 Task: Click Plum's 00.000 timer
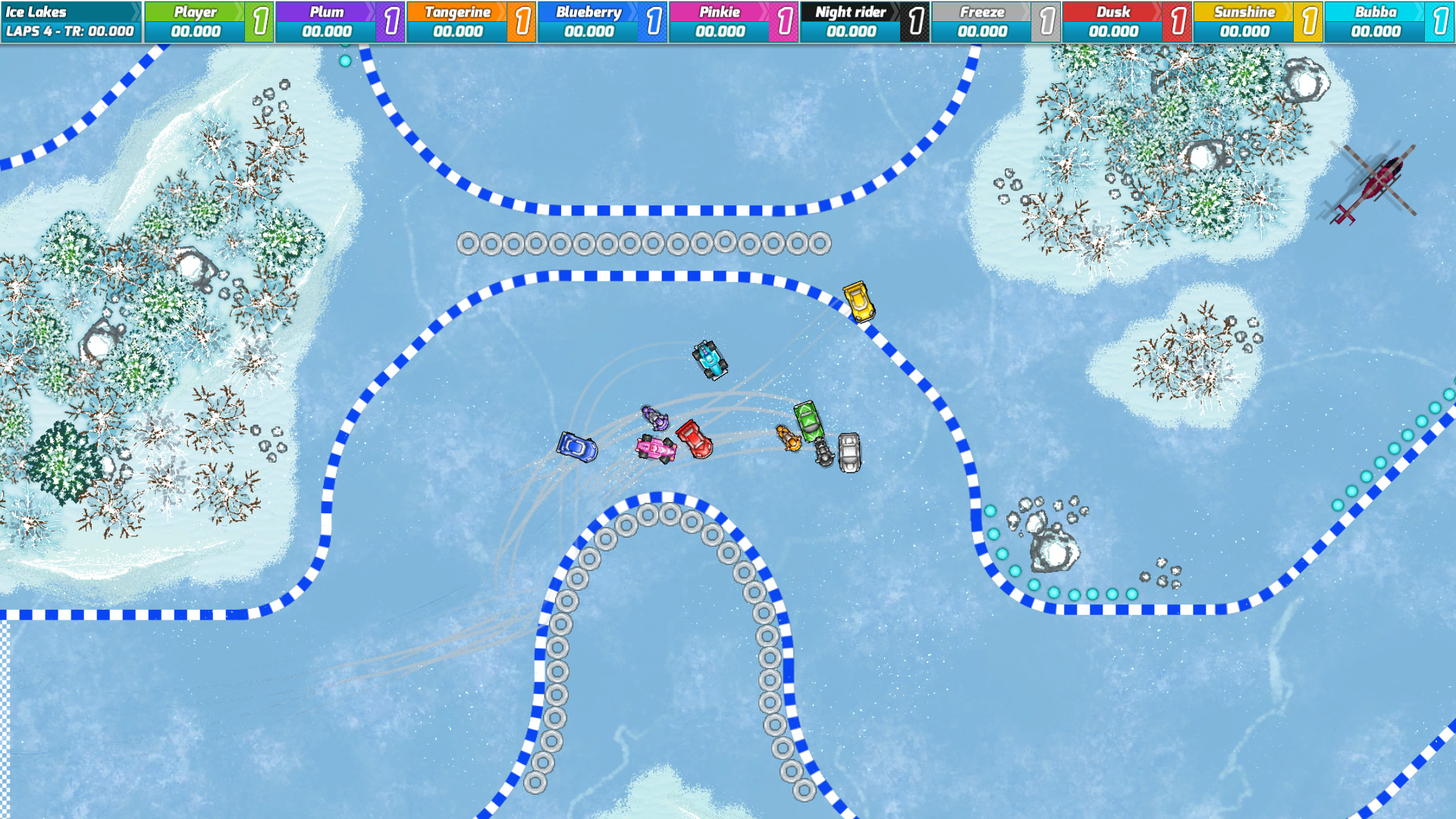point(328,33)
